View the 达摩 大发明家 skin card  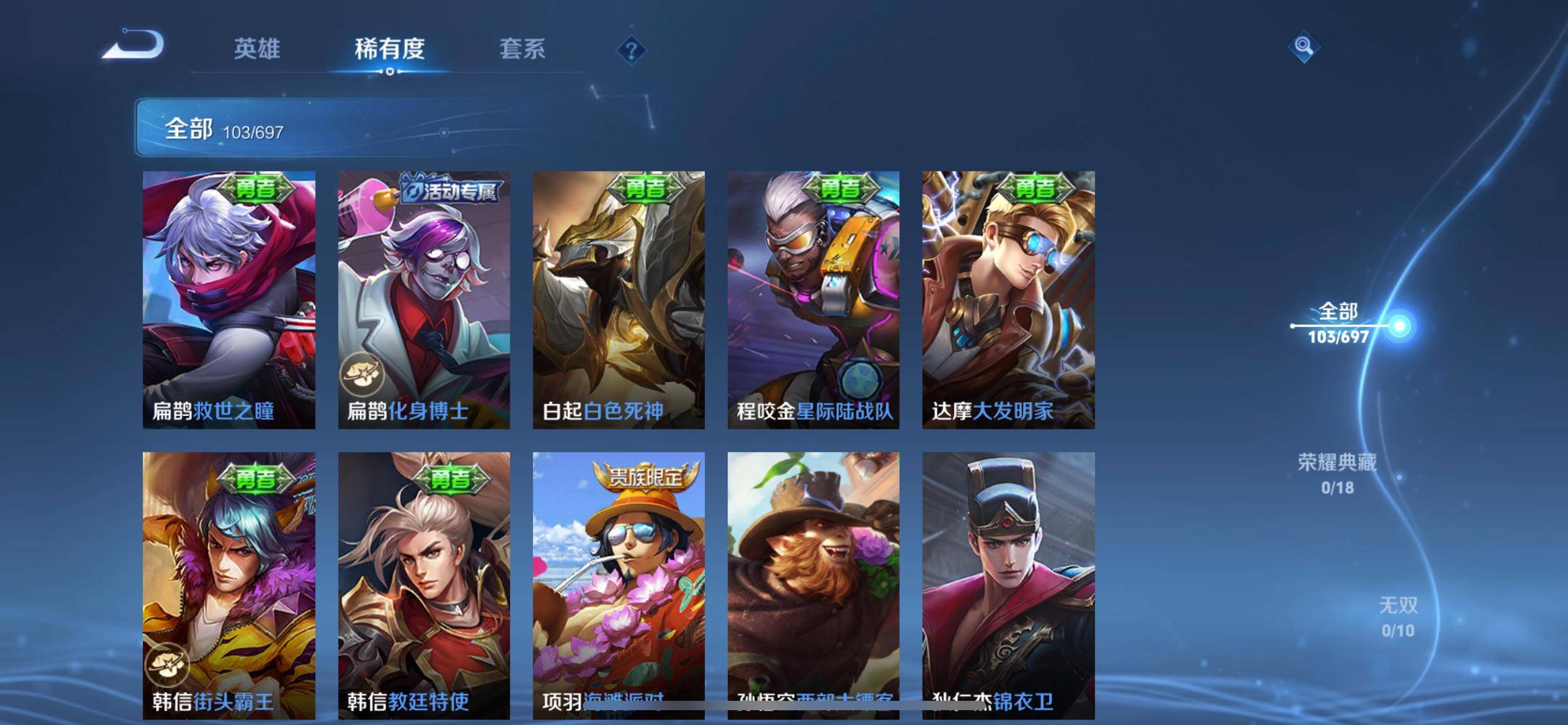click(x=1008, y=300)
